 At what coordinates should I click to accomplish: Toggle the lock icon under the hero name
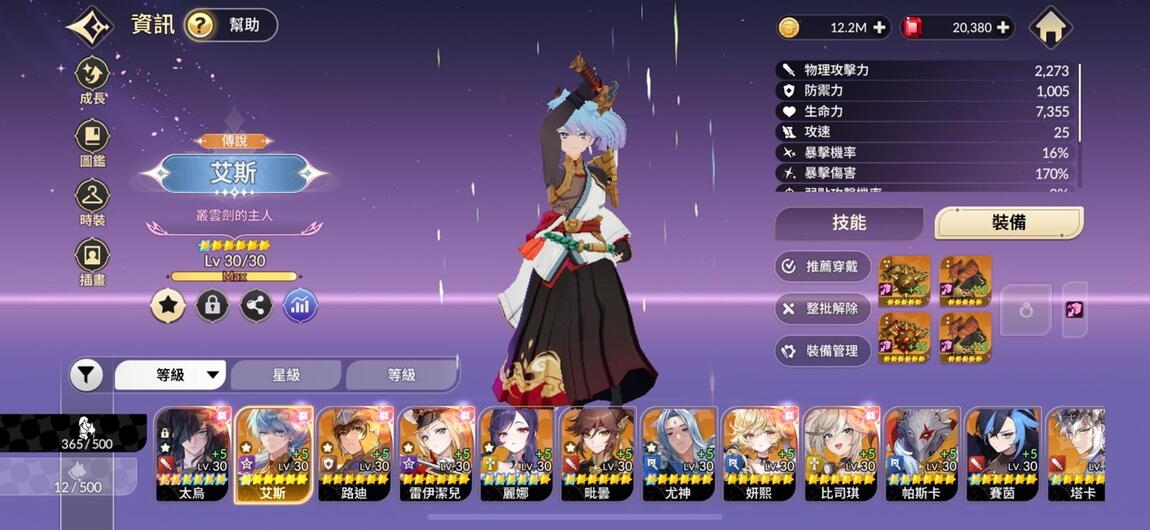pos(211,305)
